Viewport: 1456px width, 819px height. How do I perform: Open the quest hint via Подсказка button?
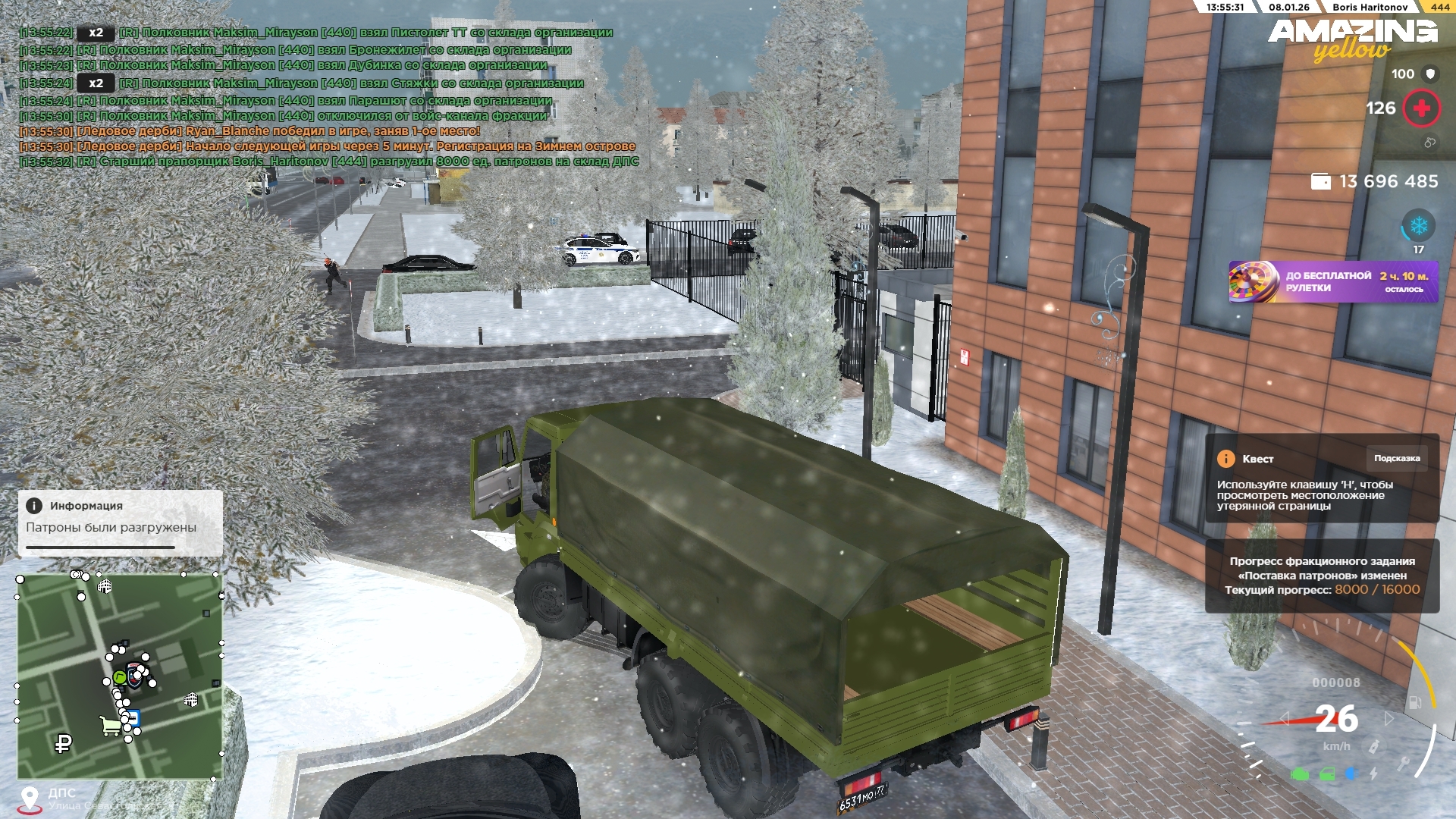pos(1396,458)
